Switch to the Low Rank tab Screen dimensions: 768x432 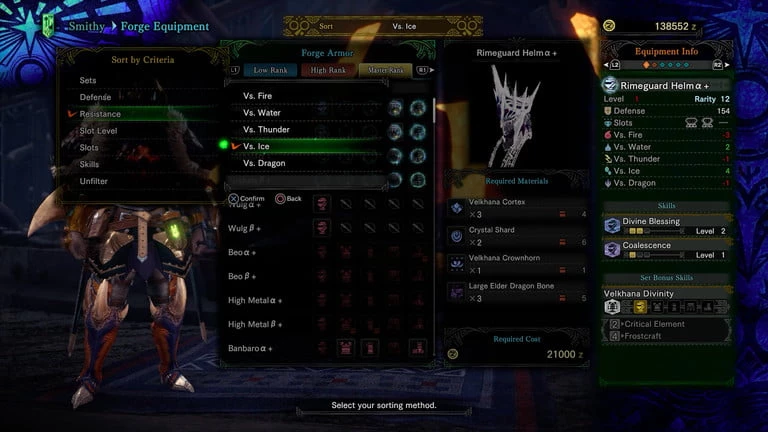click(272, 70)
